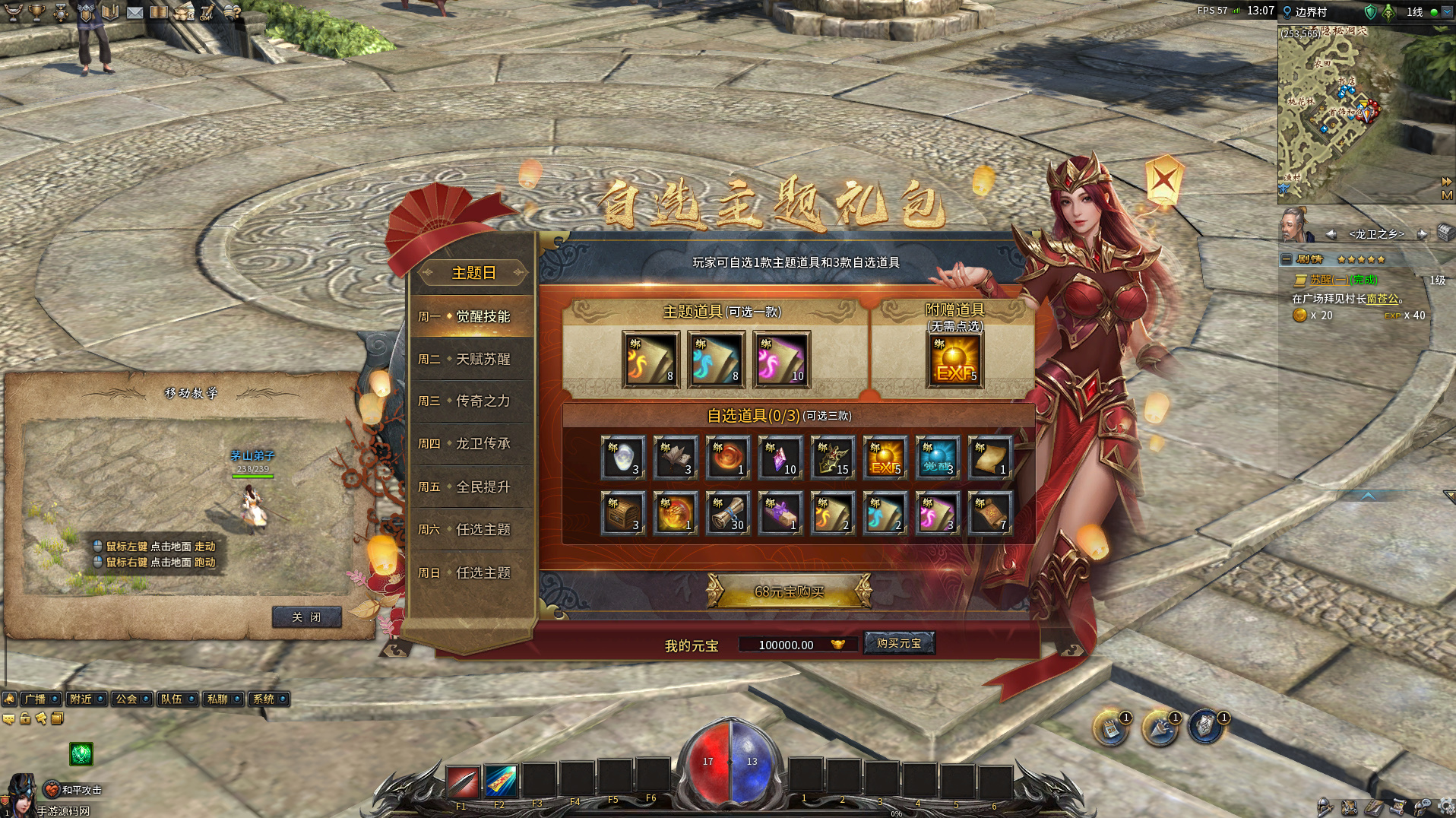This screenshot has width=1456, height=818.
Task: Switch to Tuesday 天赋苏醒 tab
Action: point(472,359)
